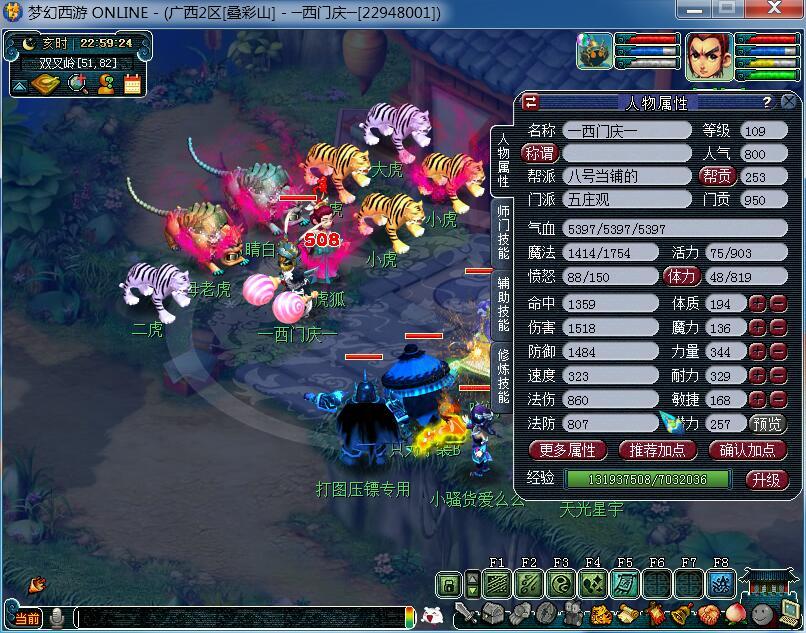806x633 pixels.
Task: Open the treasure chest bag icon
Action: [x=493, y=613]
